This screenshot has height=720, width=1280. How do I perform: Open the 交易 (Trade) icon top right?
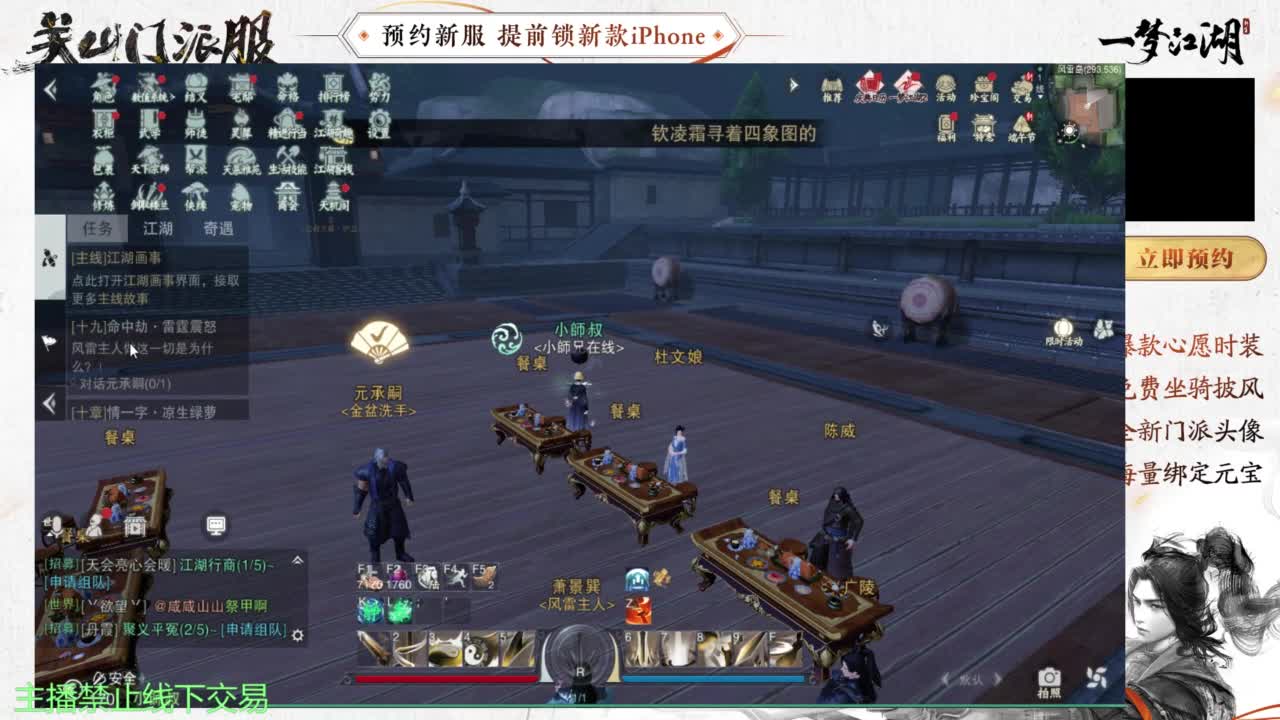pyautogui.click(x=1022, y=86)
